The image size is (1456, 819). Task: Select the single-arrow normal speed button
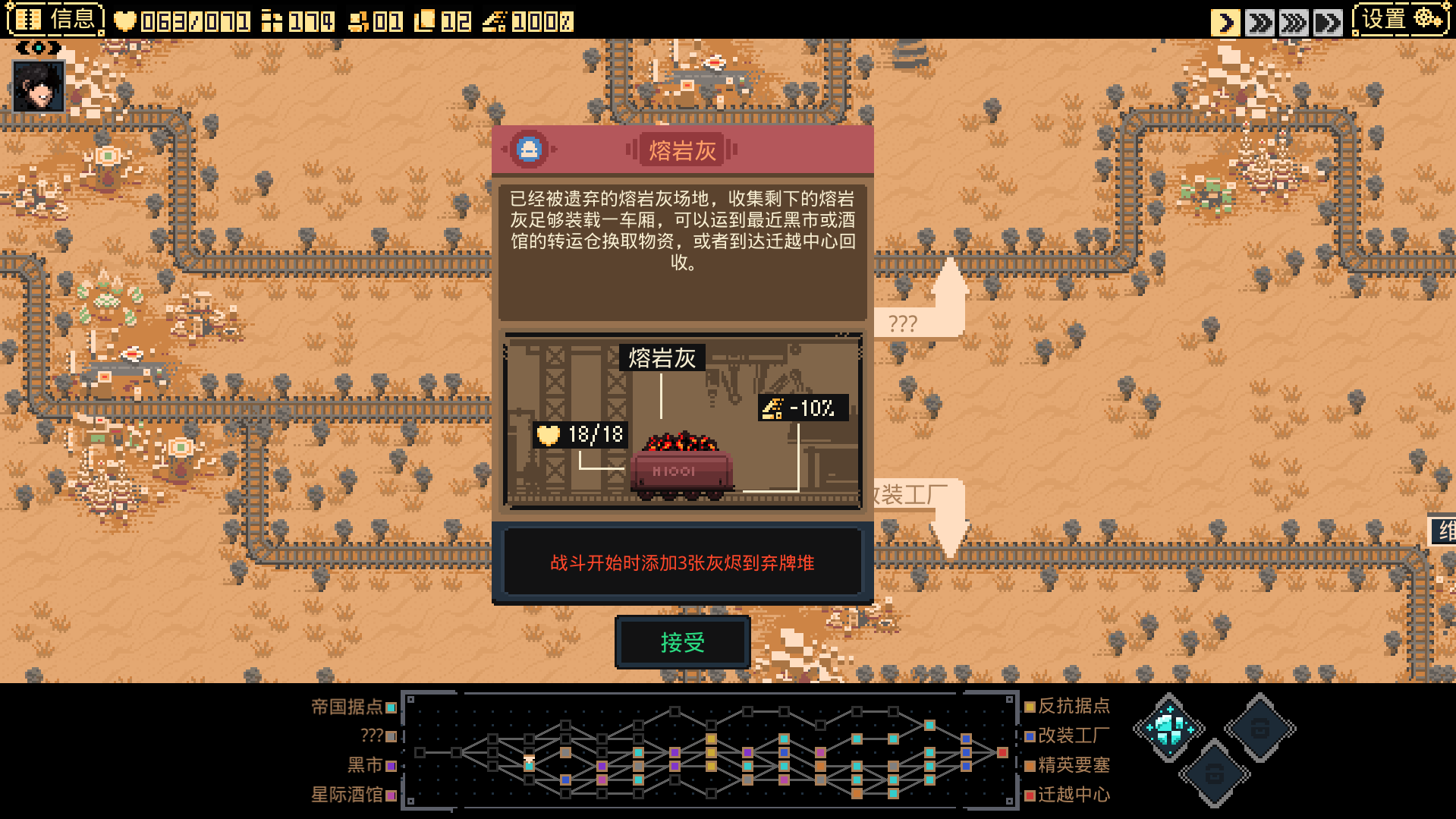tap(1225, 22)
